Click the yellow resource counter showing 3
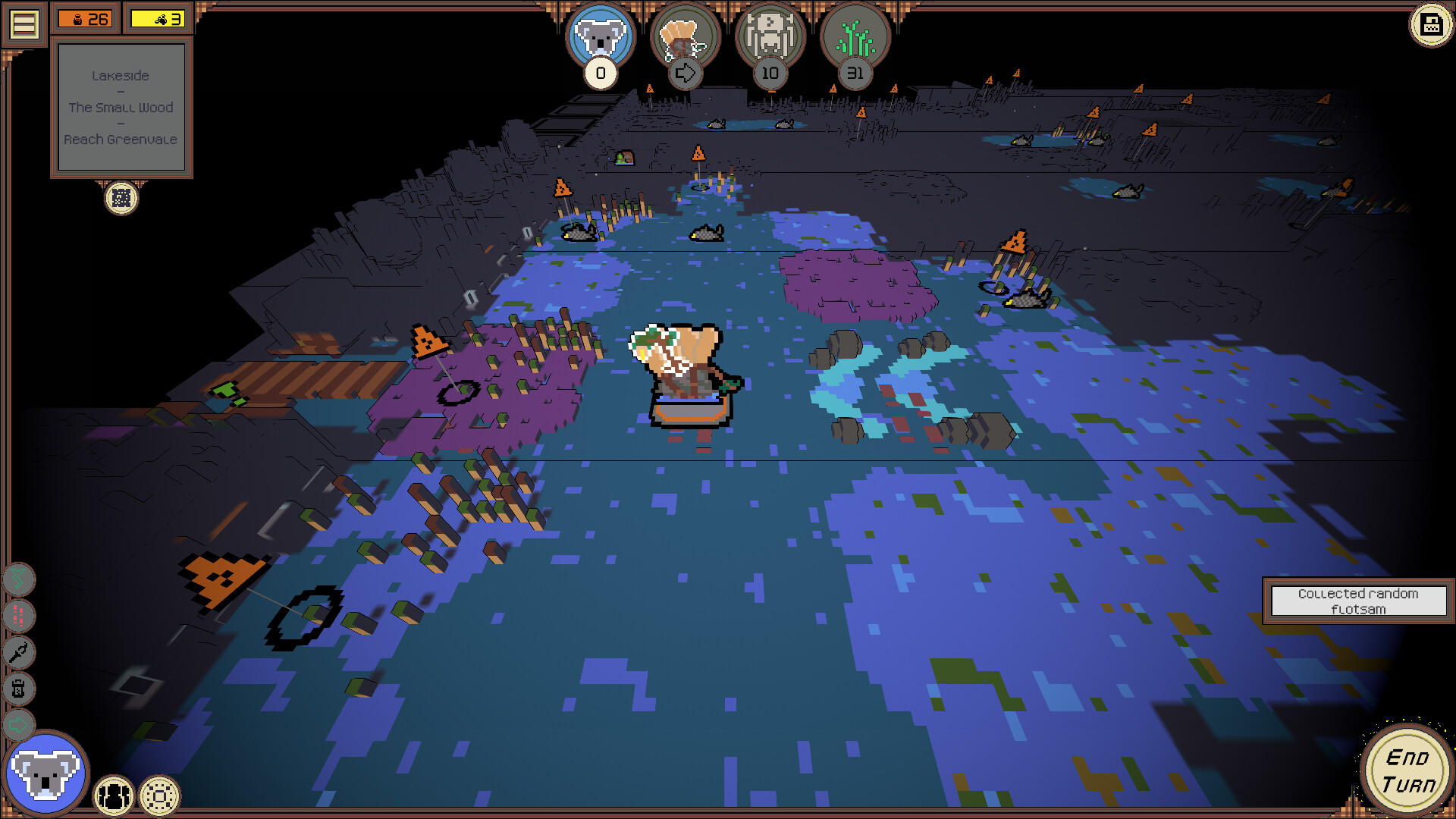This screenshot has width=1456, height=819. coord(156,18)
